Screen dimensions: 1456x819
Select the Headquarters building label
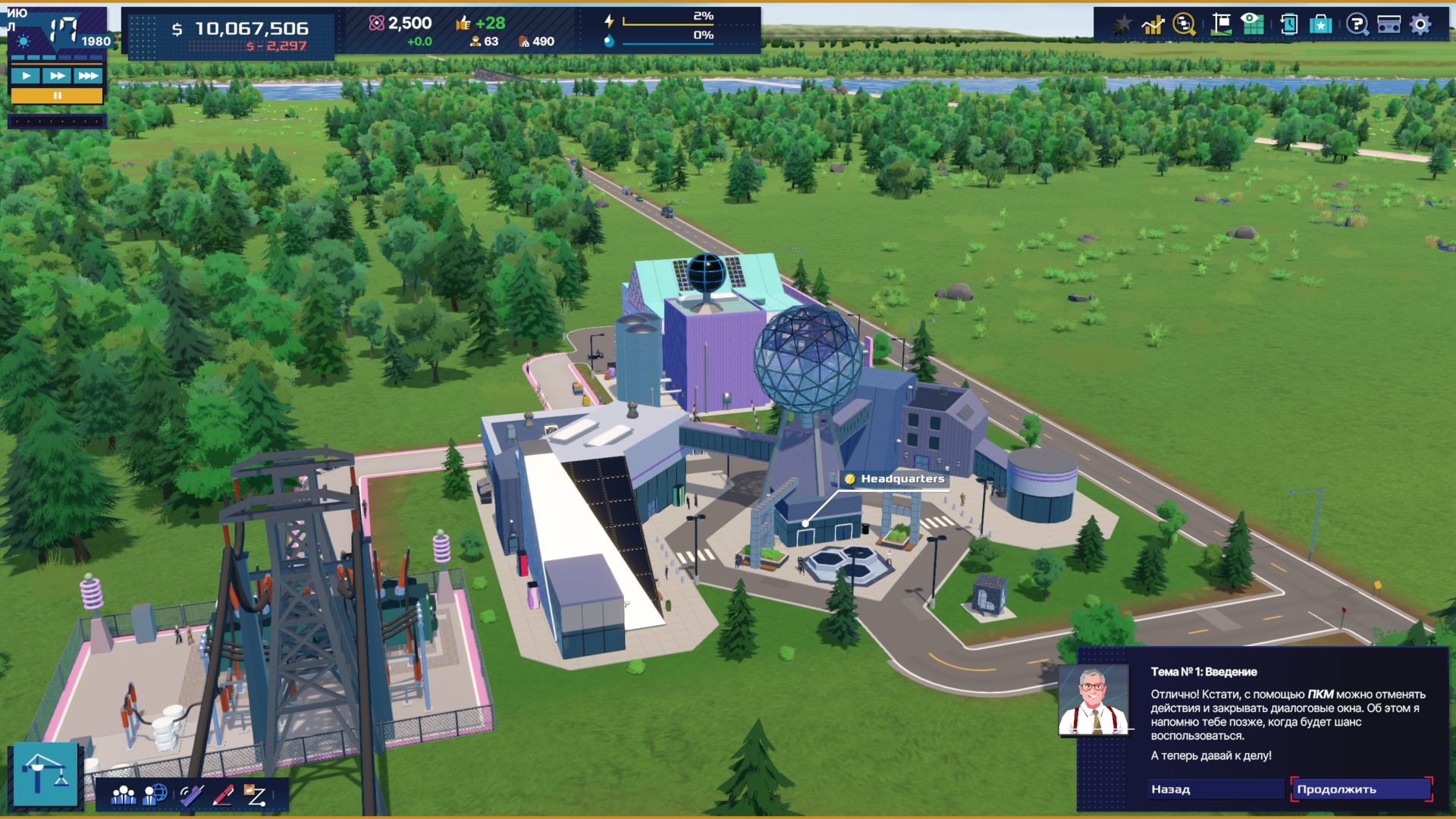895,479
